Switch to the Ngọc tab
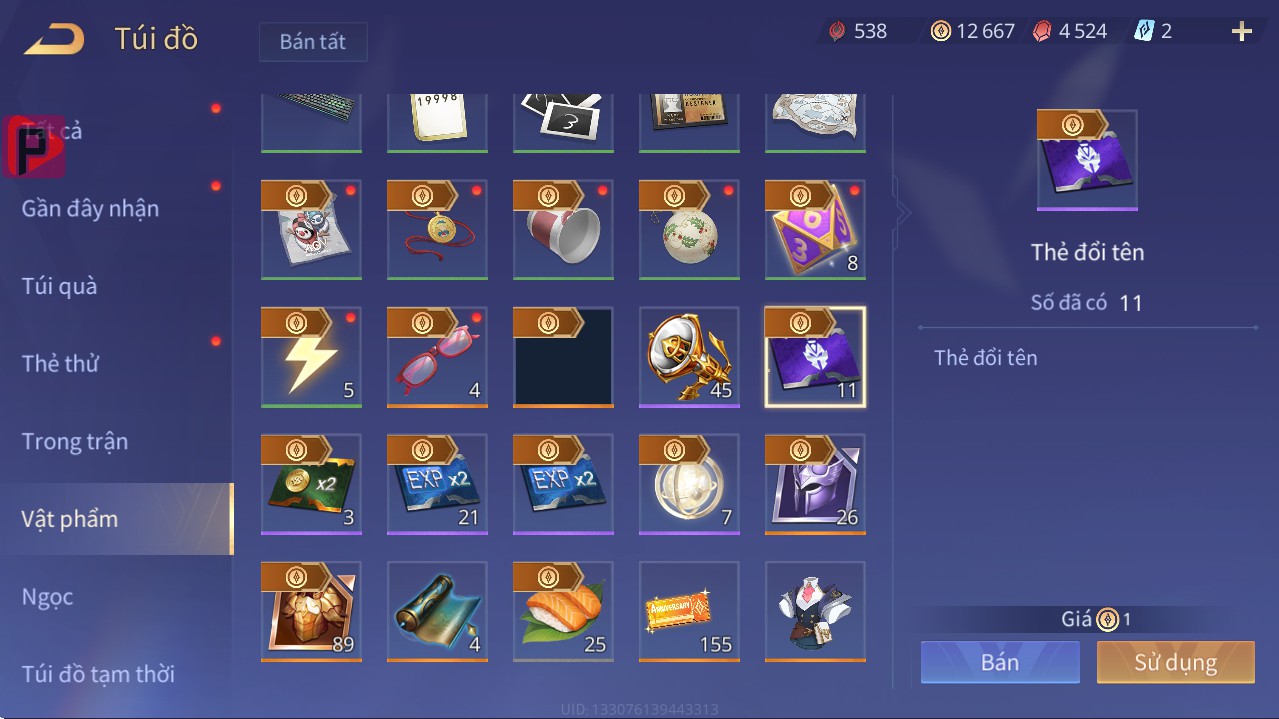The image size is (1279, 719). (48, 597)
